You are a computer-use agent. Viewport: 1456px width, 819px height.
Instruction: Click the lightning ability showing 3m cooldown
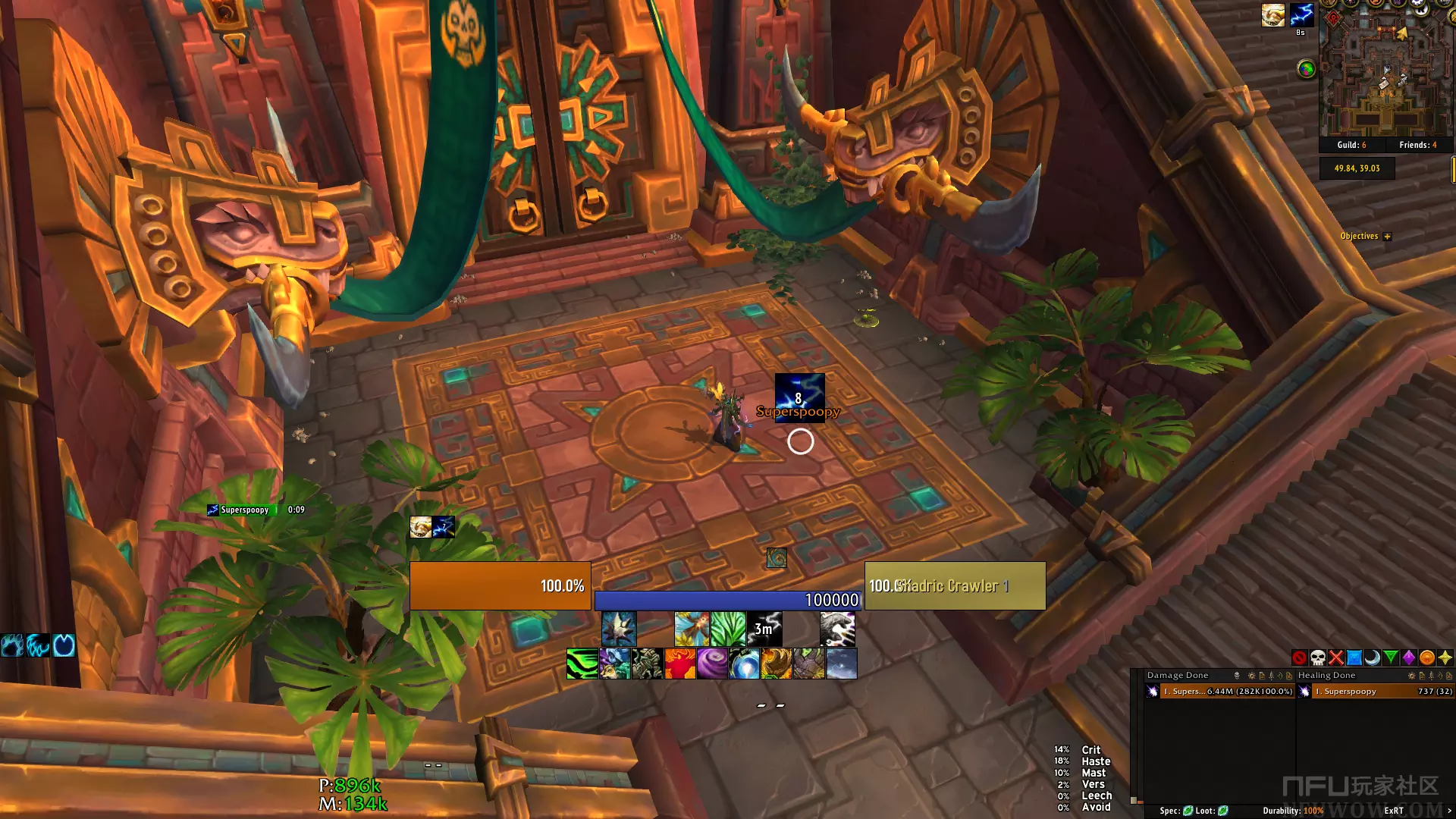764,629
